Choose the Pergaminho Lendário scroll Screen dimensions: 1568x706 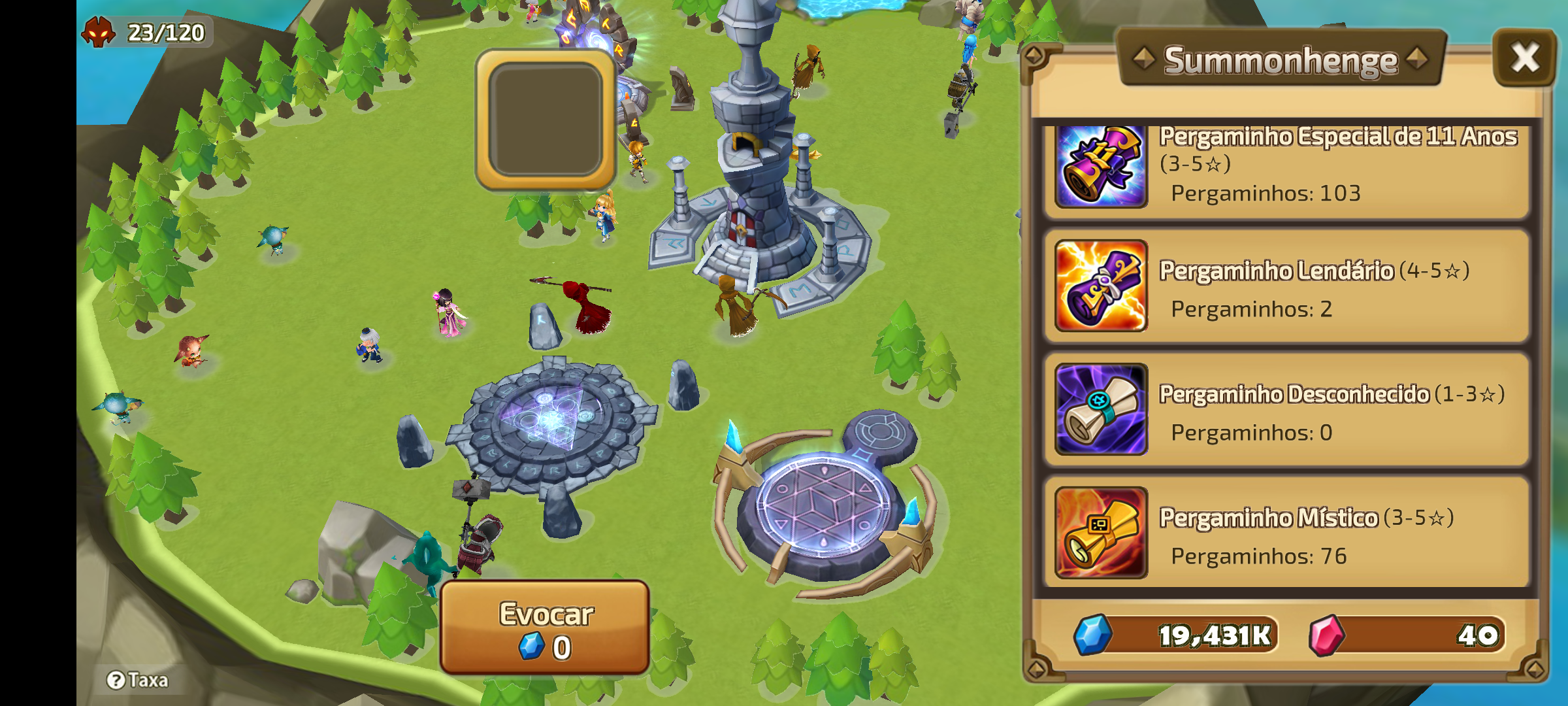tap(1286, 286)
